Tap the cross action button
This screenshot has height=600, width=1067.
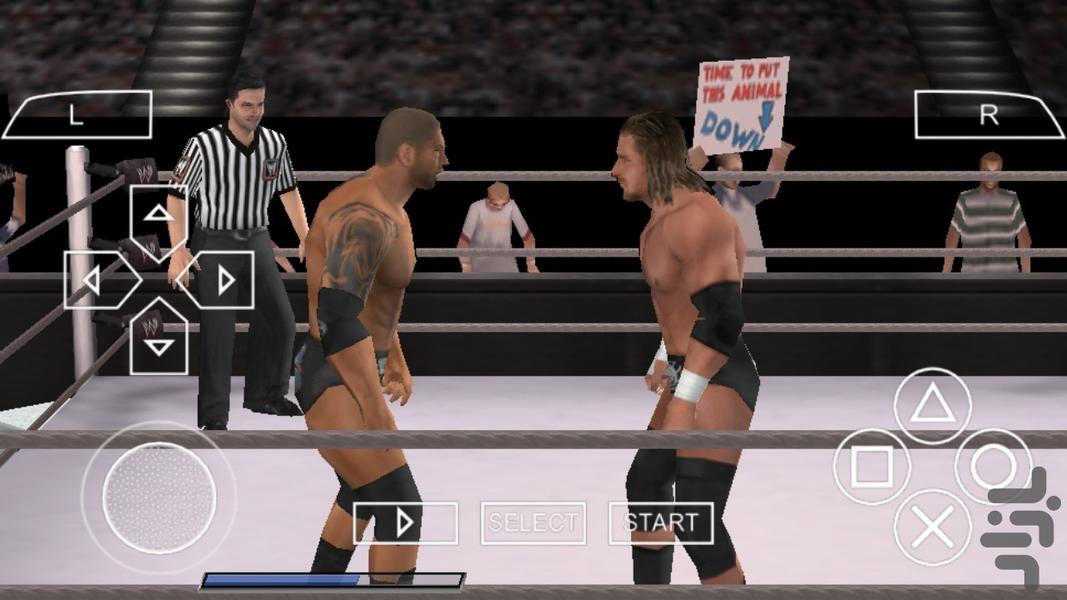pos(932,528)
